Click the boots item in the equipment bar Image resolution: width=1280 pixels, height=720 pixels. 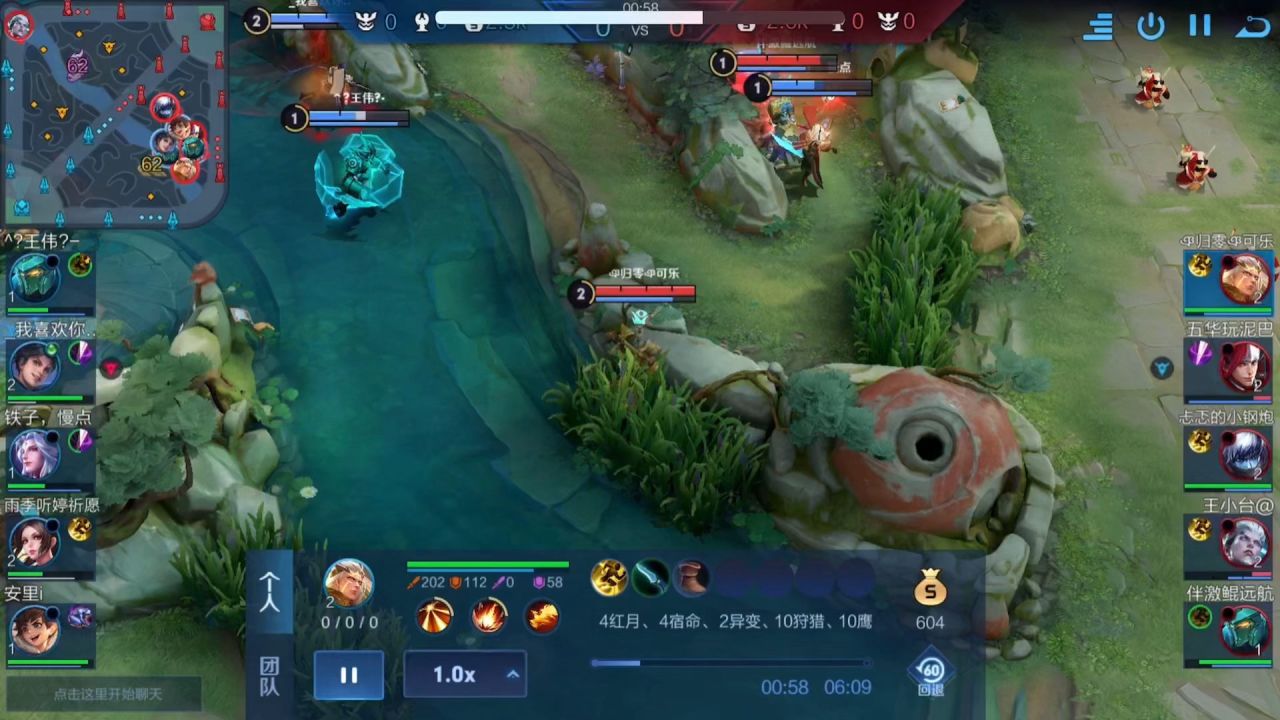(690, 577)
